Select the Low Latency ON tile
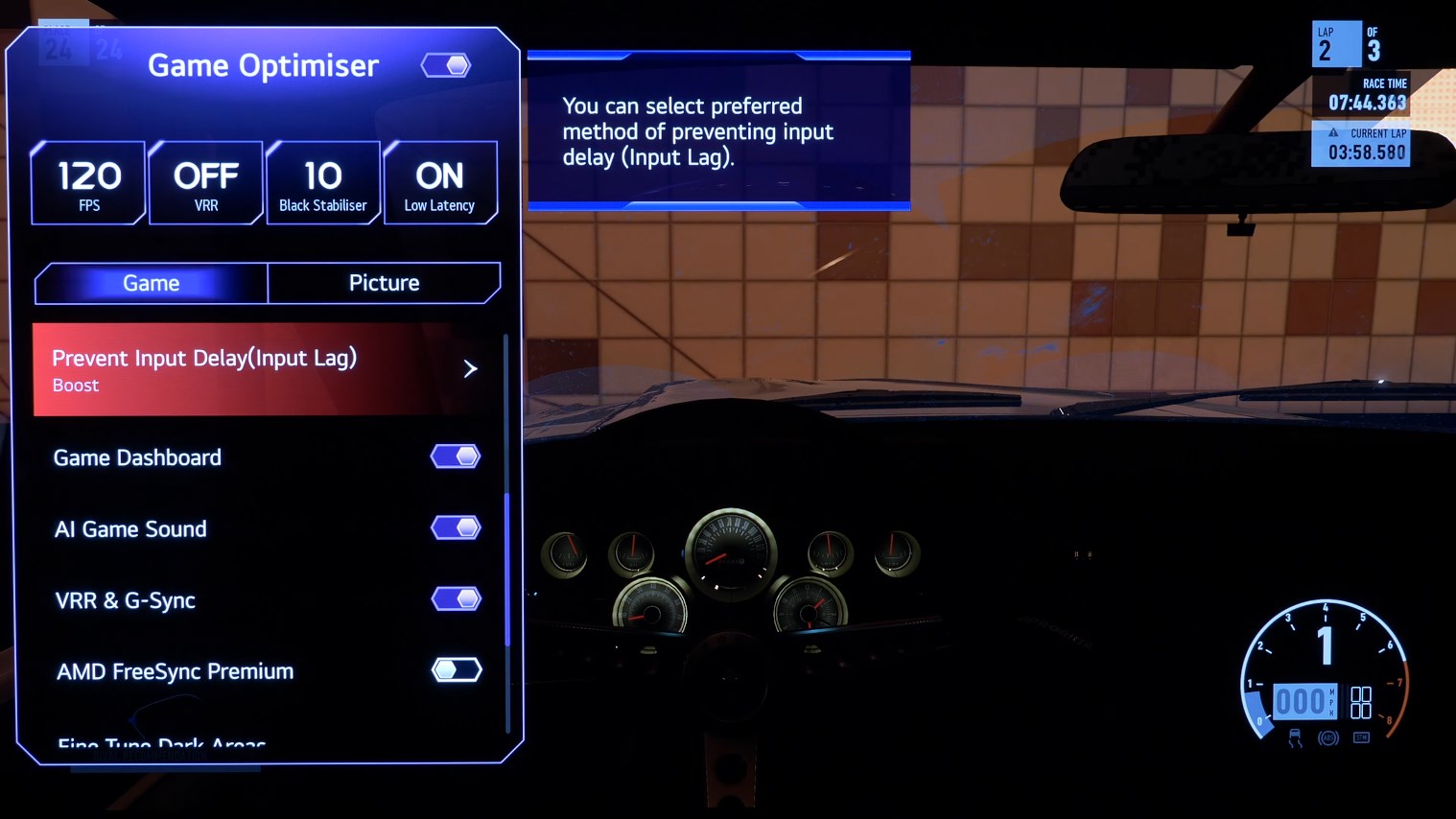 (x=440, y=183)
